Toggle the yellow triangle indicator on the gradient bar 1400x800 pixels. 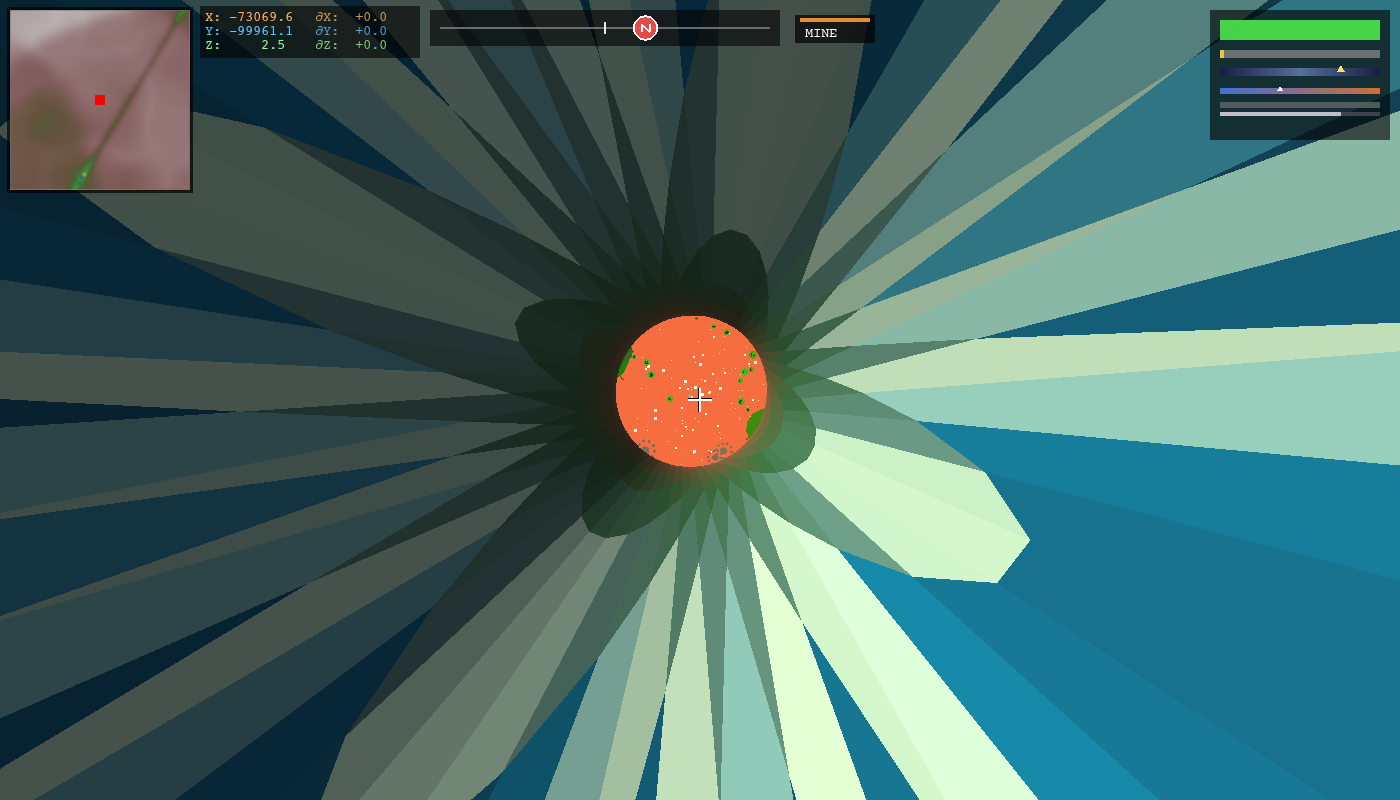1341,69
